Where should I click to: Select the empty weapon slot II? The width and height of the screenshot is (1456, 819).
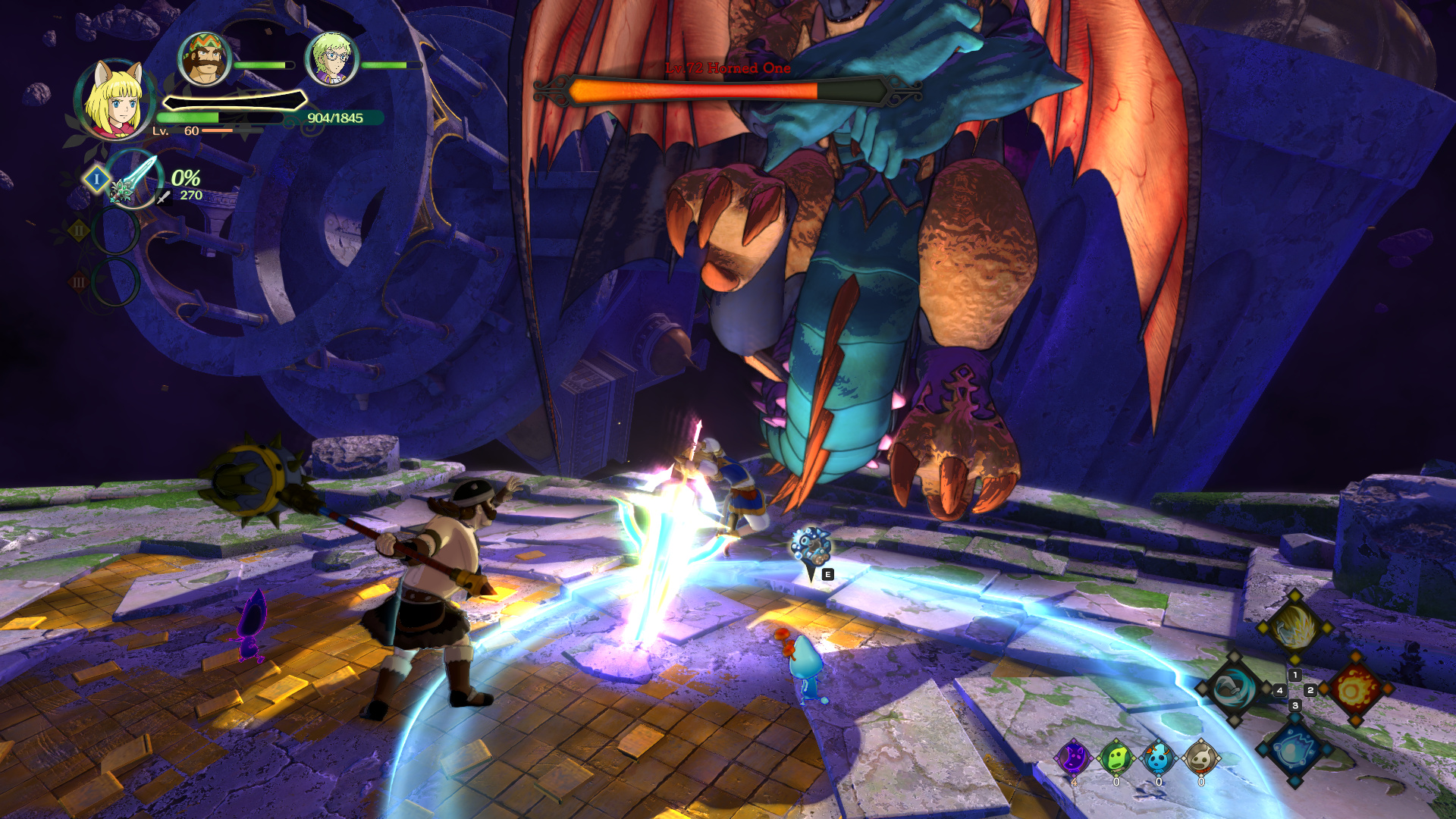(115, 231)
